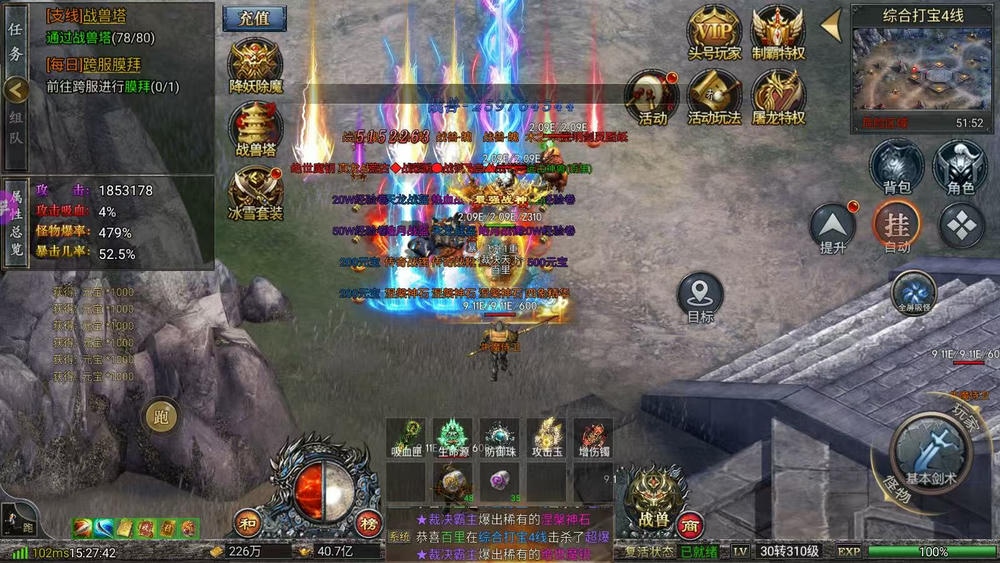The image size is (1000, 563).
Task: Open the 制霸特权 privilege icon
Action: (778, 30)
